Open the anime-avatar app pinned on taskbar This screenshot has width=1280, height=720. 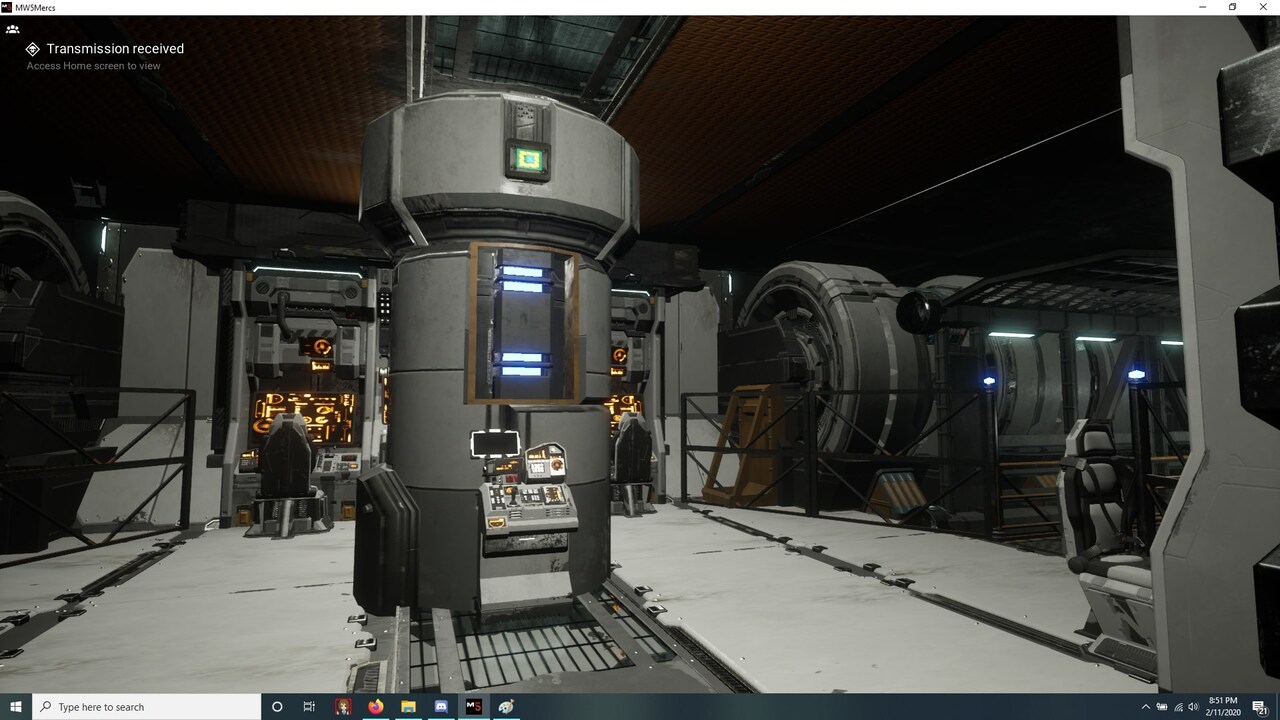344,707
